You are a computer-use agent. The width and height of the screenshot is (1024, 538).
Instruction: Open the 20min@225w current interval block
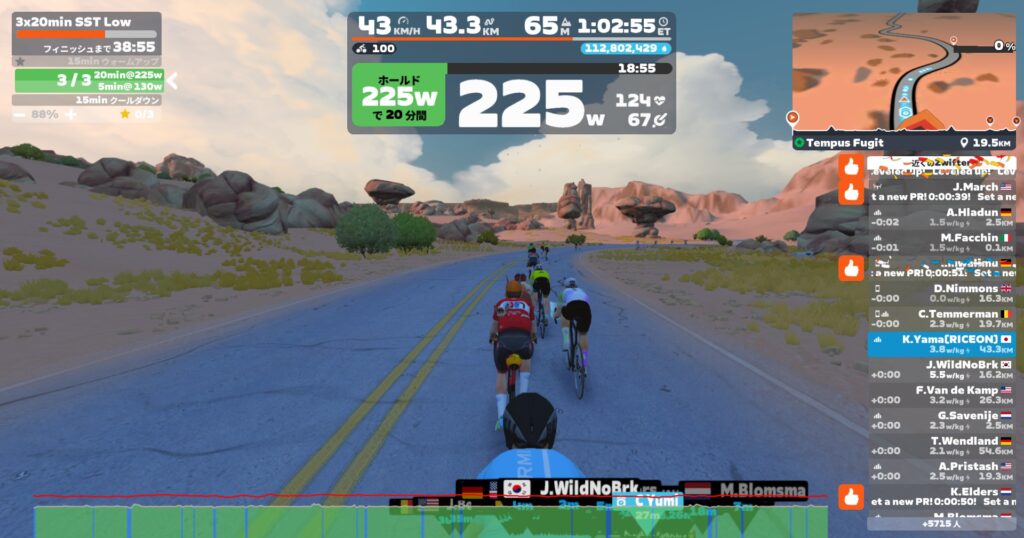[90, 80]
